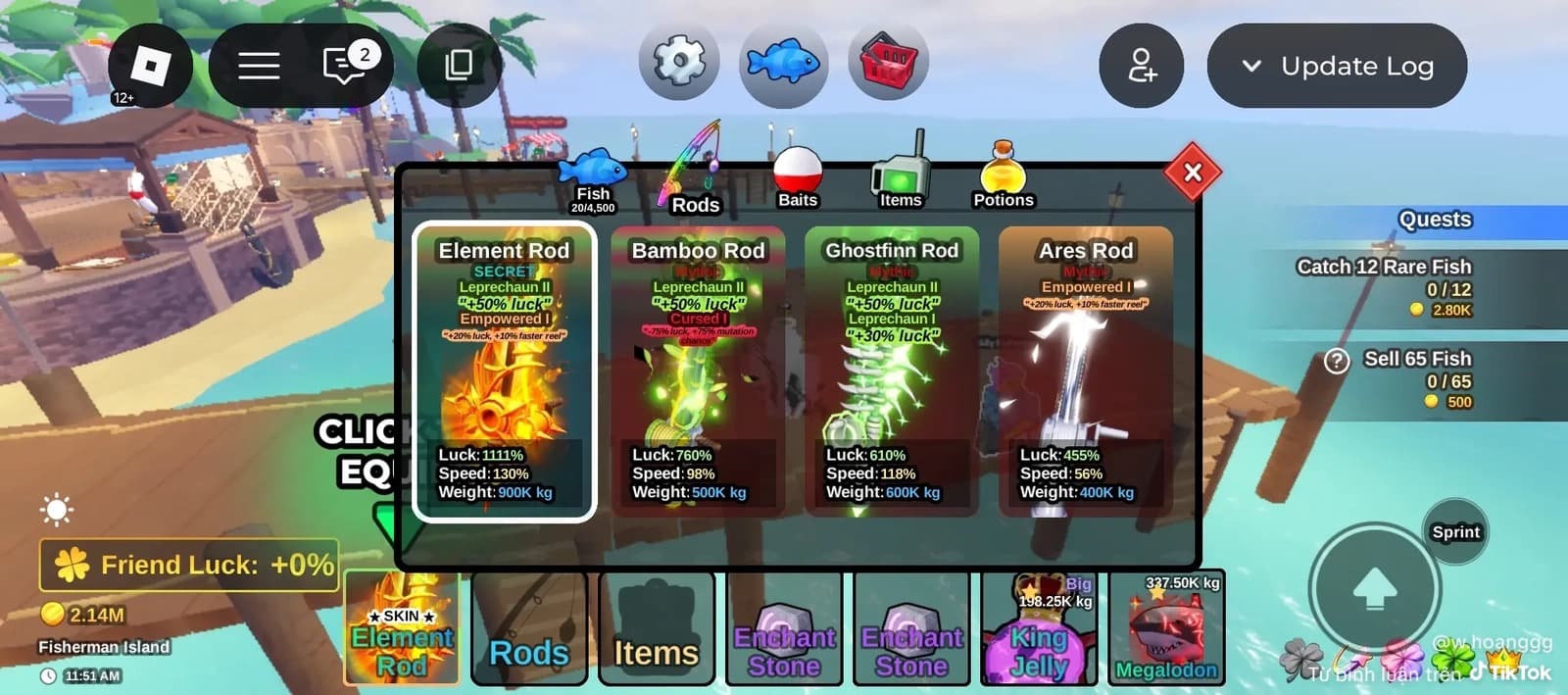Viewport: 1568px width, 695px height.
Task: Switch to the Potions tab
Action: [x=1003, y=179]
